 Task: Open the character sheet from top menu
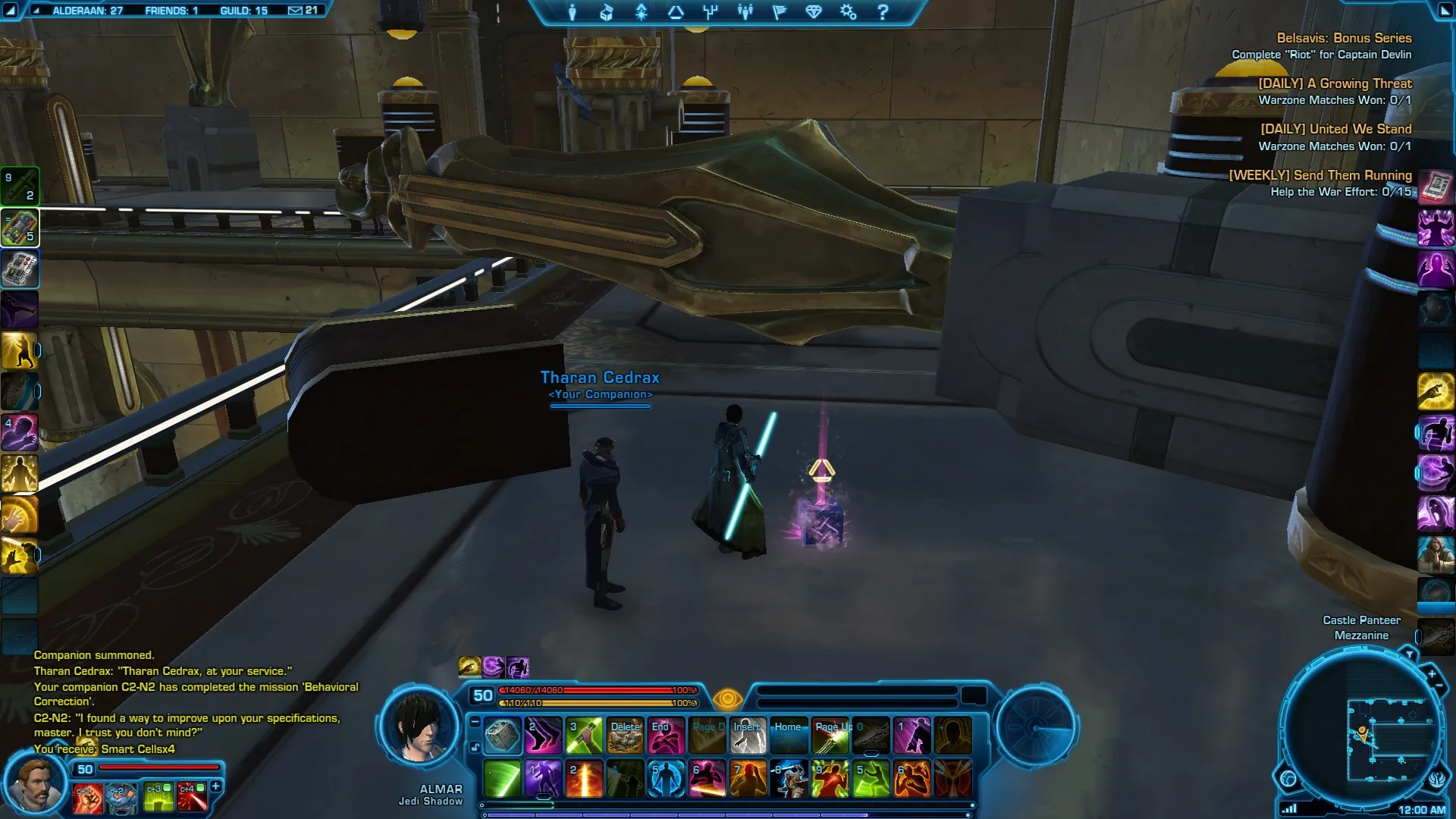pyautogui.click(x=573, y=12)
